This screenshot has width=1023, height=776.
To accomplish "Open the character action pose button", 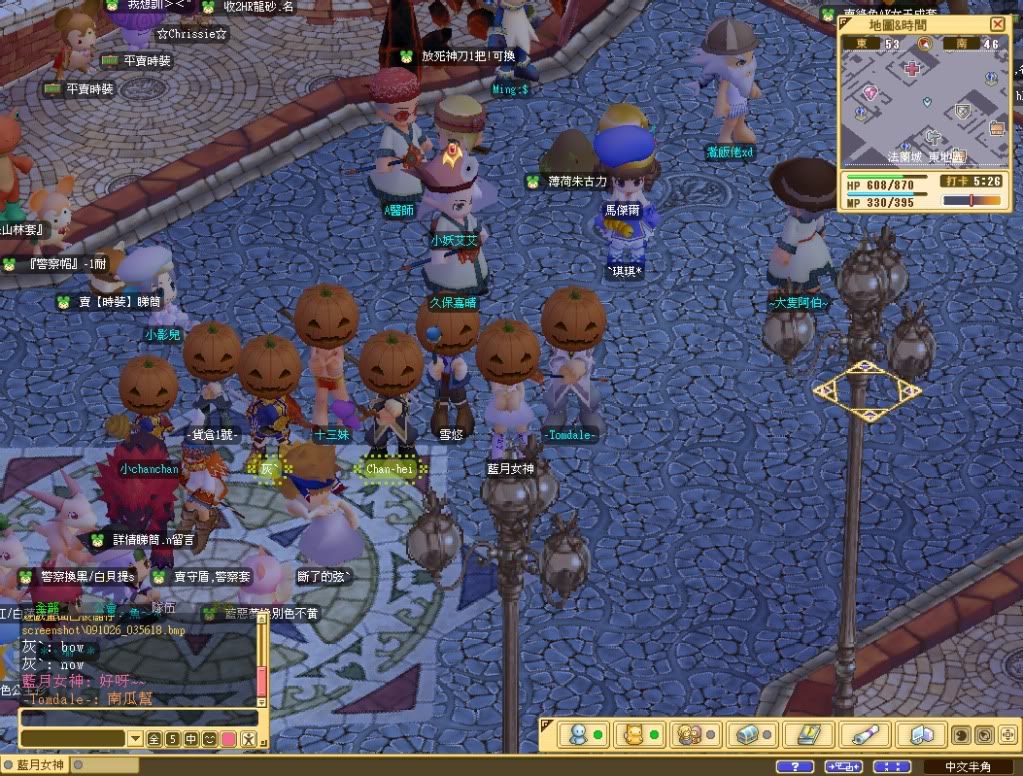I will coord(248,739).
